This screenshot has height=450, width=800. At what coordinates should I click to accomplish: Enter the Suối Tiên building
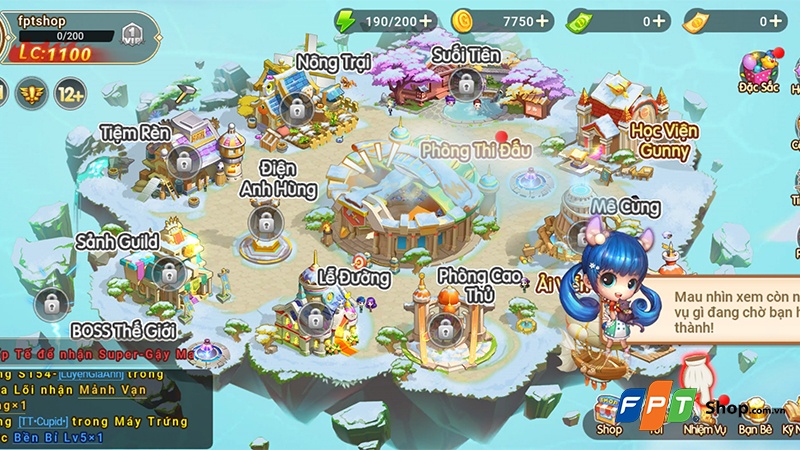coord(461,84)
